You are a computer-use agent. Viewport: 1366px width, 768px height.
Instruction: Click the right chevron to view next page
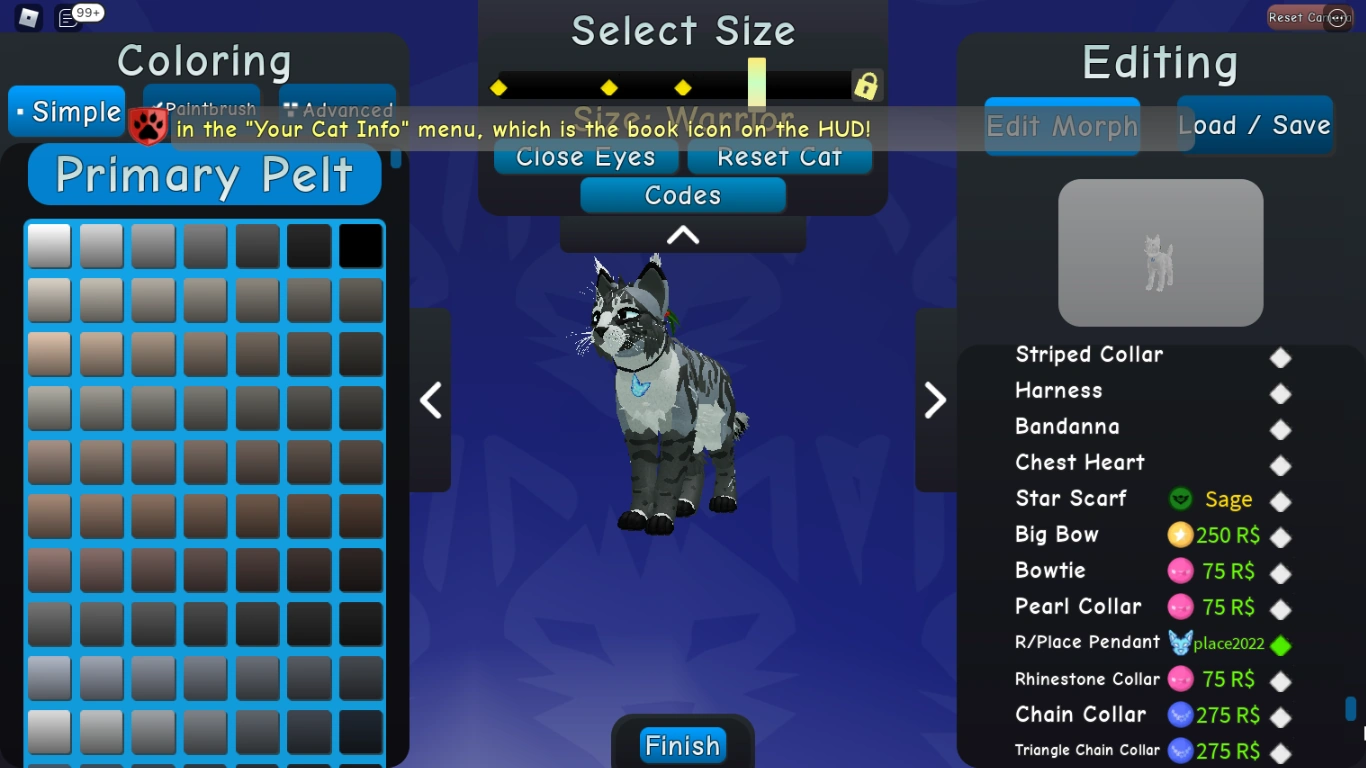coord(936,400)
